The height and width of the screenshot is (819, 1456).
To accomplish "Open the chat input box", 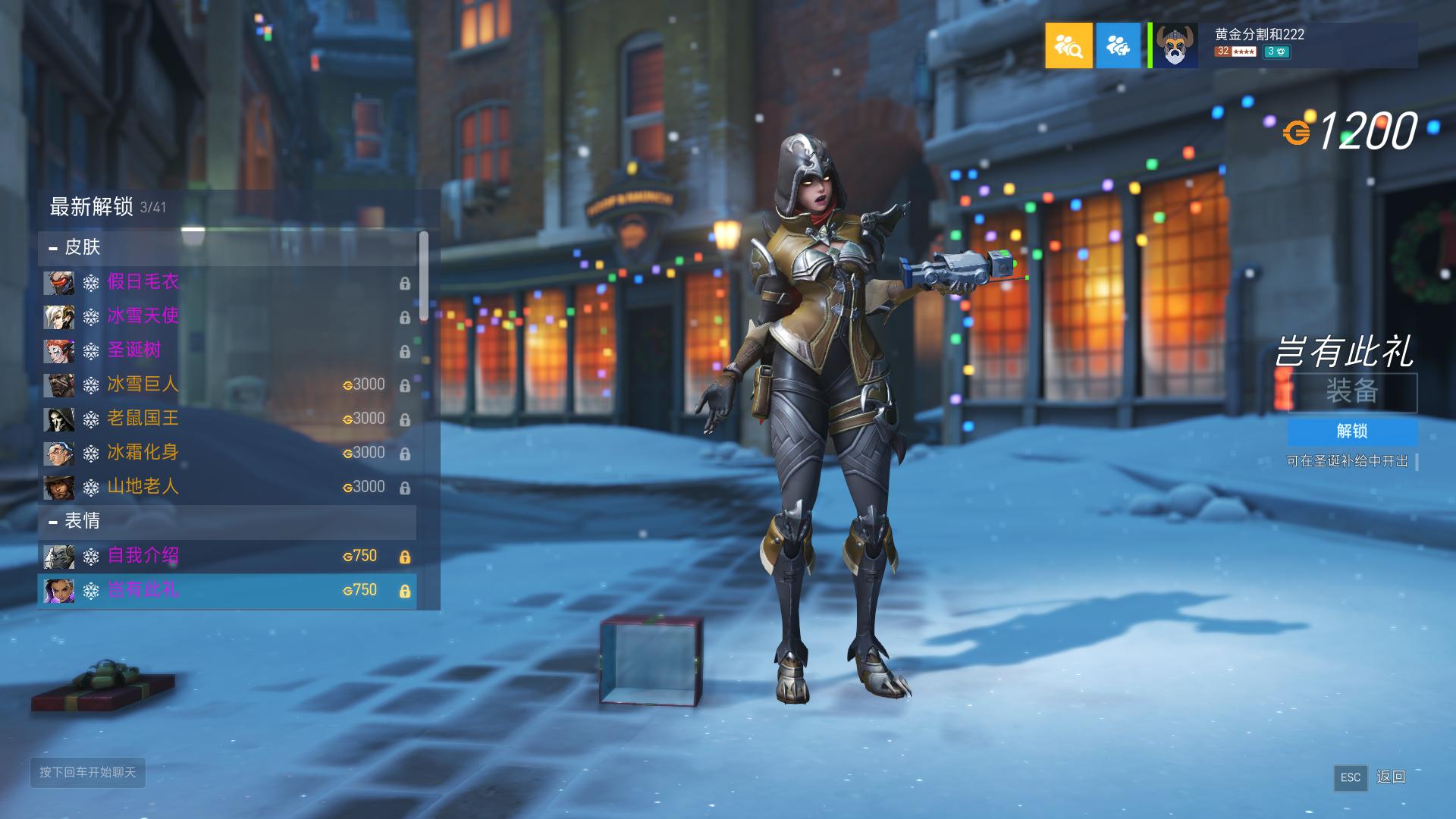I will (x=88, y=772).
